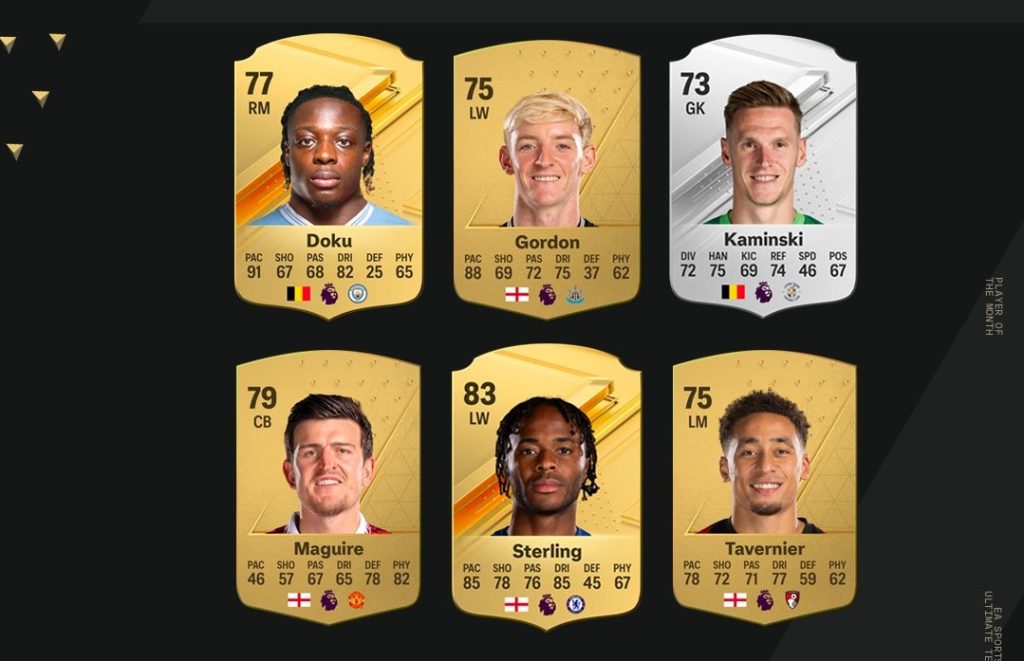Select the Maguire 79 CB card
Screen dimensions: 1024x661
(328, 485)
